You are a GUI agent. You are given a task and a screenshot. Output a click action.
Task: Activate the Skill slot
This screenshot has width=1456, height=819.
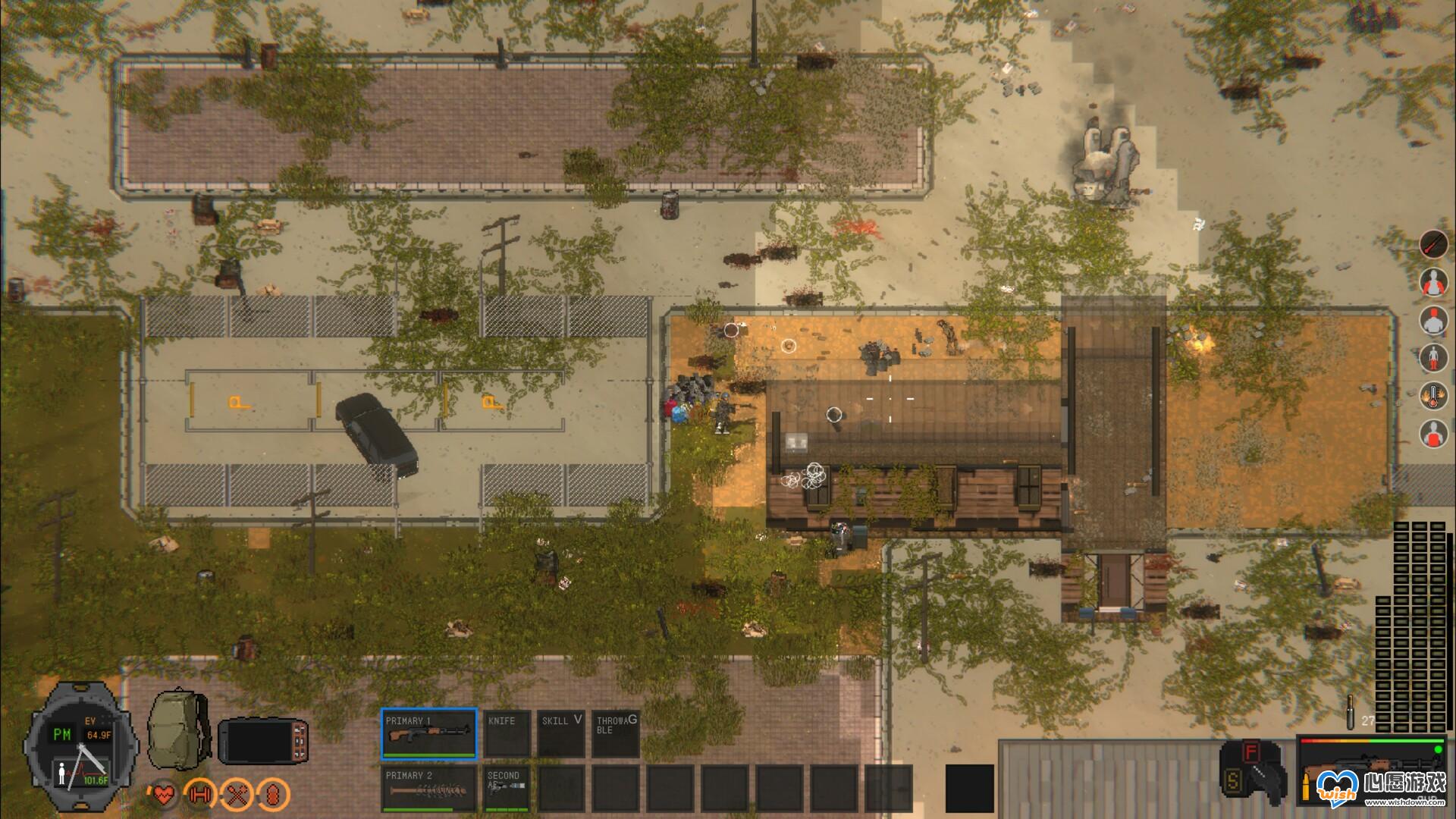[561, 734]
